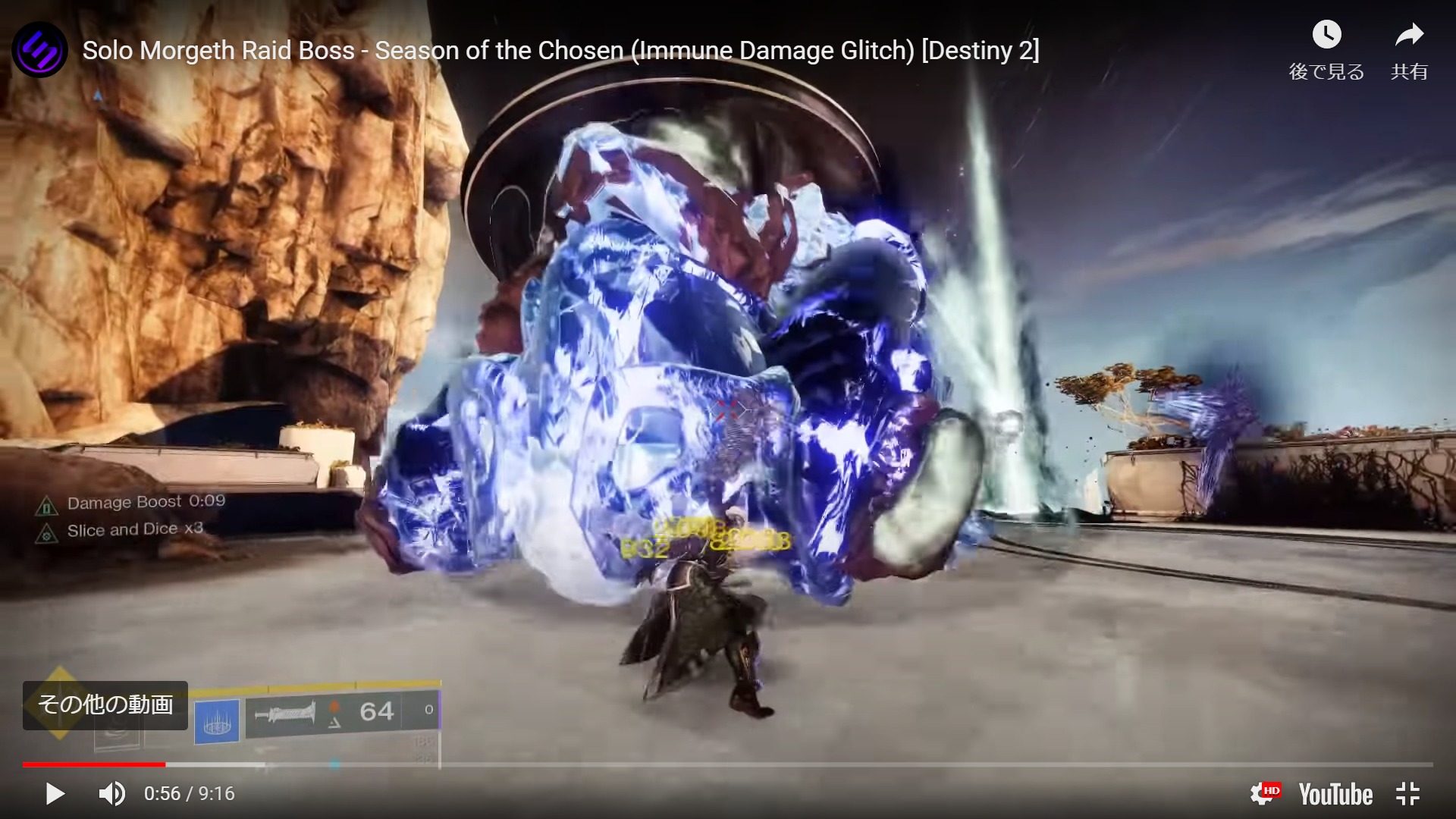The image size is (1456, 819).
Task: Click the super ability icon in the HUD
Action: [x=216, y=719]
